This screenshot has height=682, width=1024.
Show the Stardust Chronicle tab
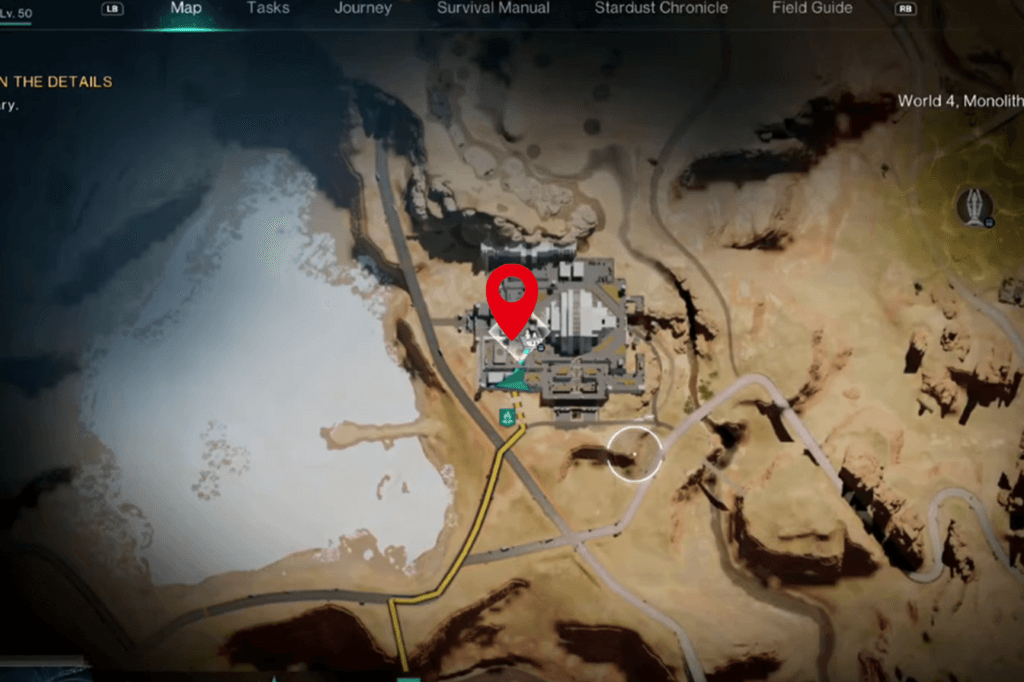click(x=661, y=8)
